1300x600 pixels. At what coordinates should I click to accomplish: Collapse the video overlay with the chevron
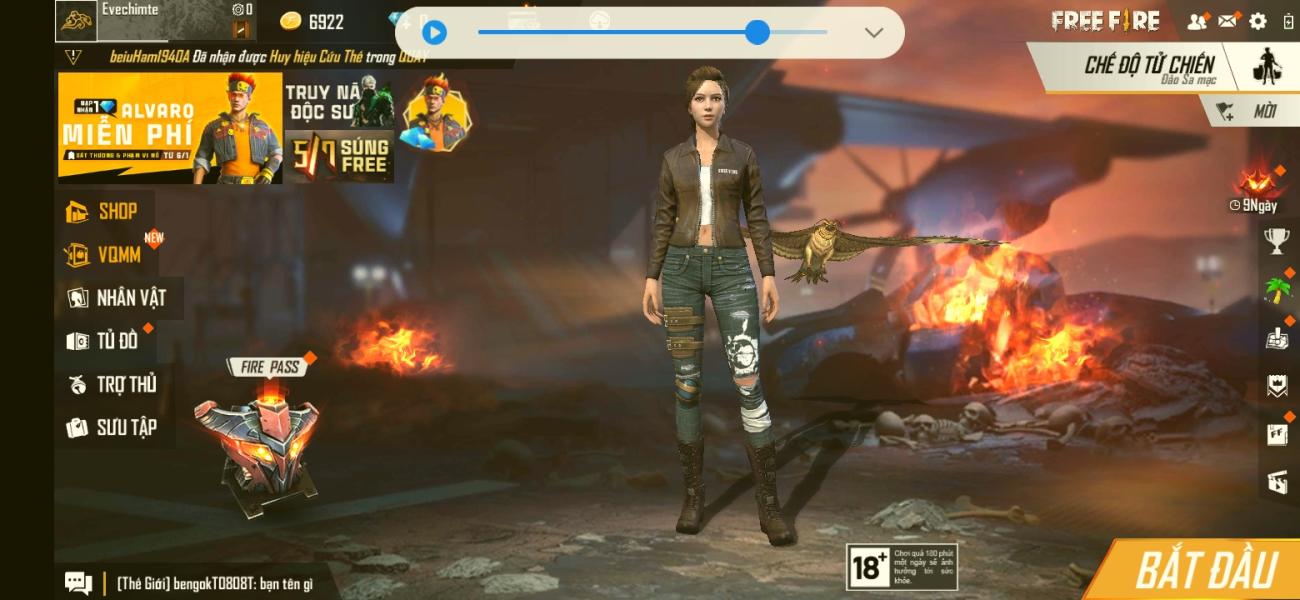coord(873,33)
